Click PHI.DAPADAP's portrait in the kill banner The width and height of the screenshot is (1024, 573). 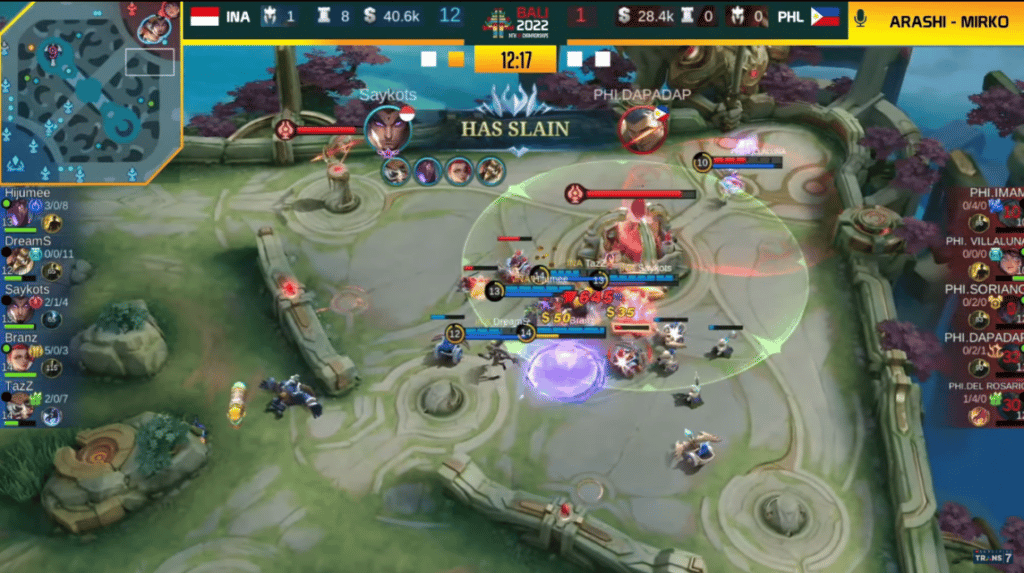640,130
